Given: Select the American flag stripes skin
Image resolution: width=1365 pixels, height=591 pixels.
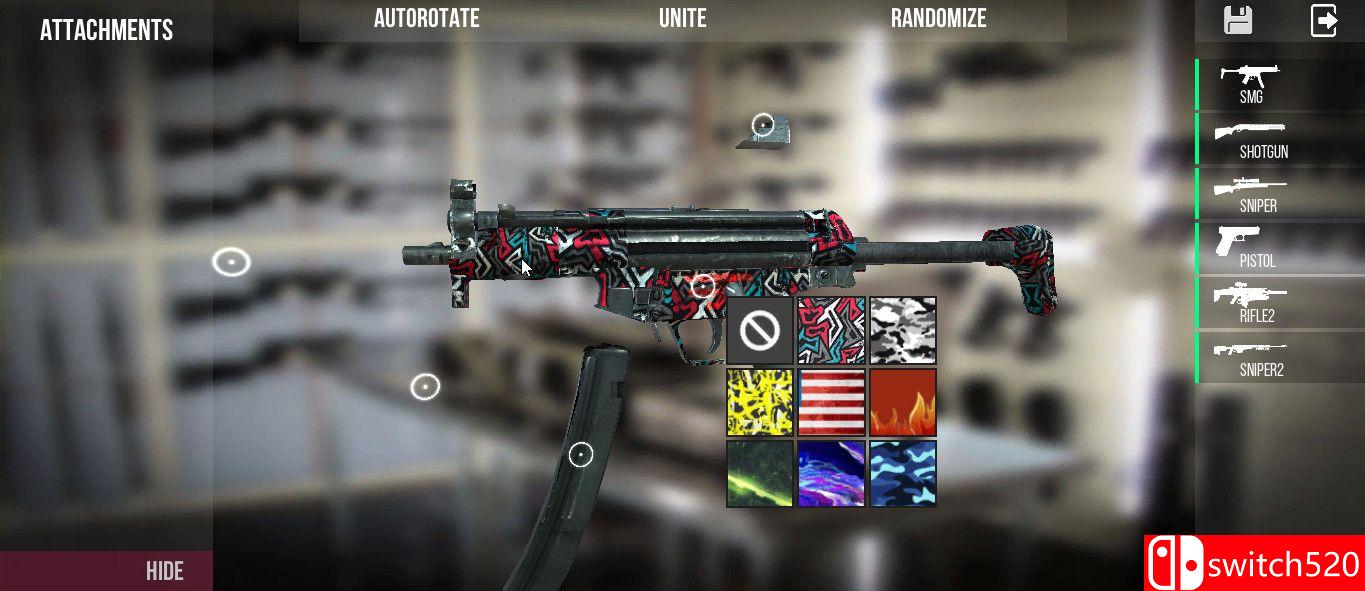Looking at the screenshot, I should point(831,402).
